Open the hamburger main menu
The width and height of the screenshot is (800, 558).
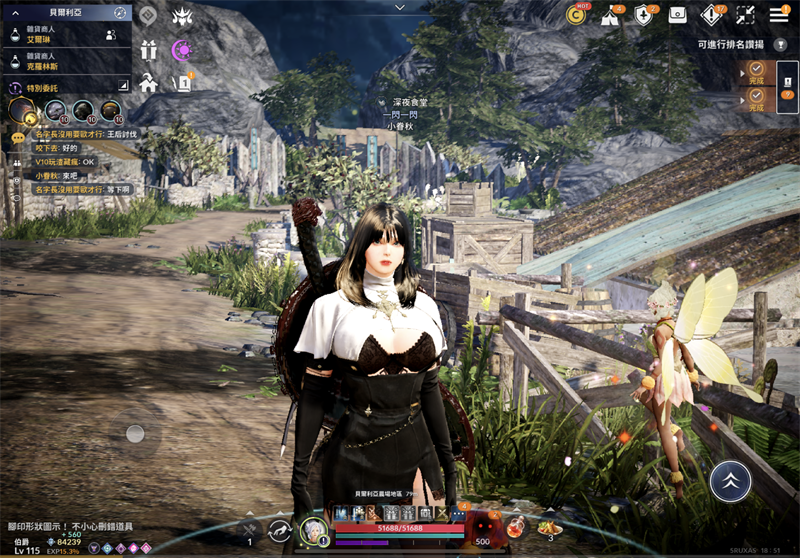pyautogui.click(x=779, y=14)
